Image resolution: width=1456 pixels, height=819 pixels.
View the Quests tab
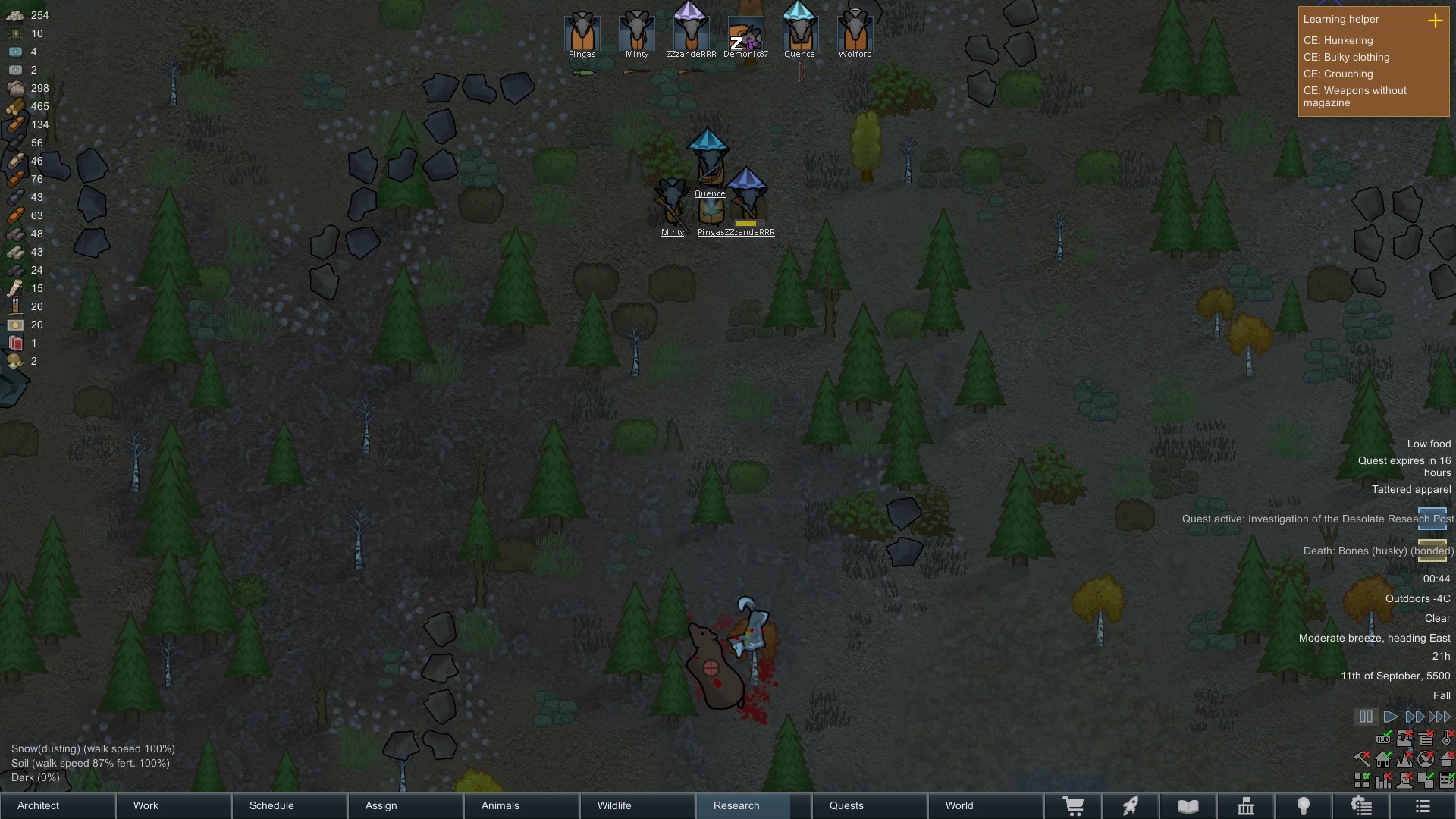click(x=869, y=805)
